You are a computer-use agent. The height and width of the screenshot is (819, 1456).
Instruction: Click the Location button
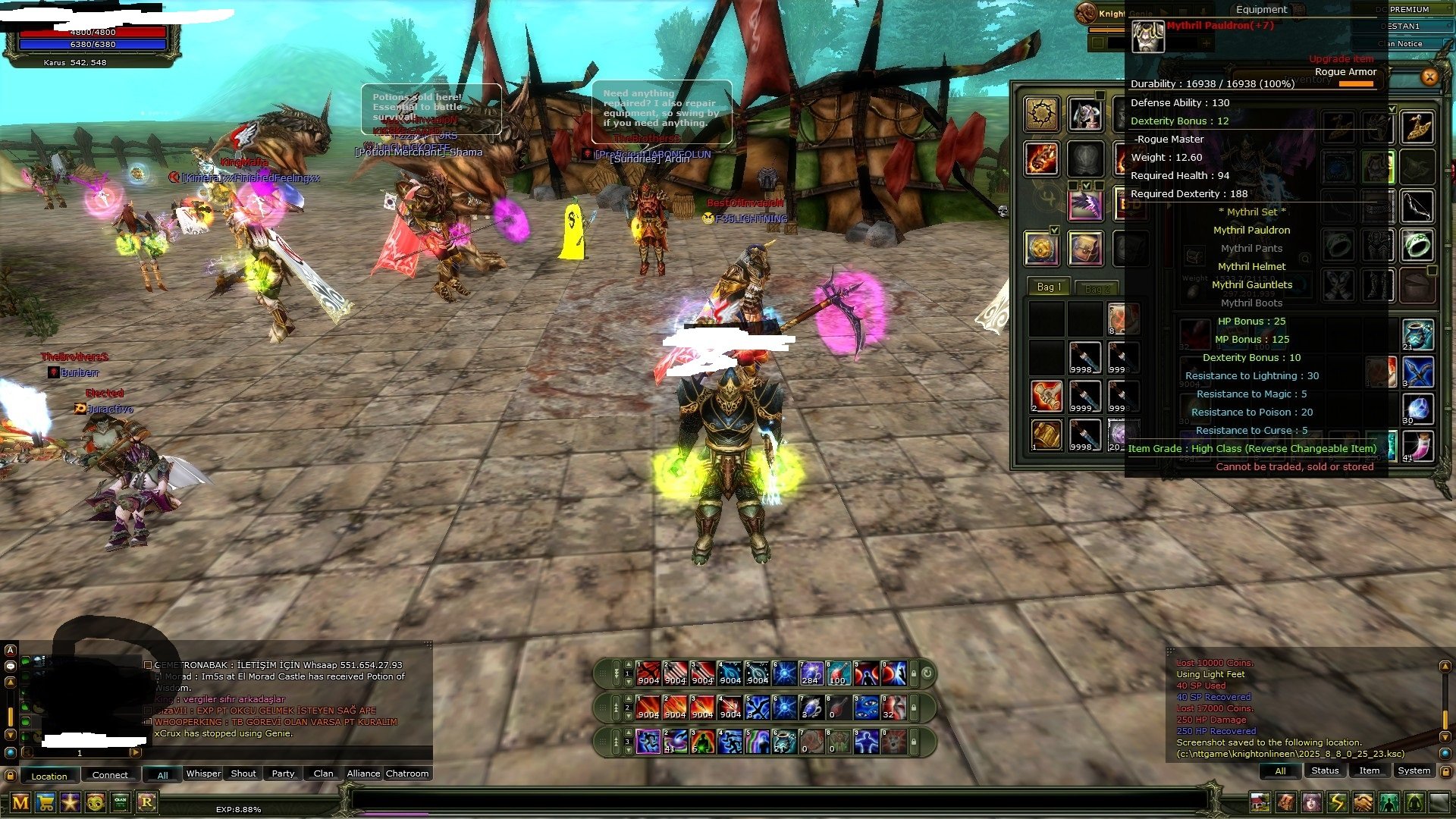point(49,776)
